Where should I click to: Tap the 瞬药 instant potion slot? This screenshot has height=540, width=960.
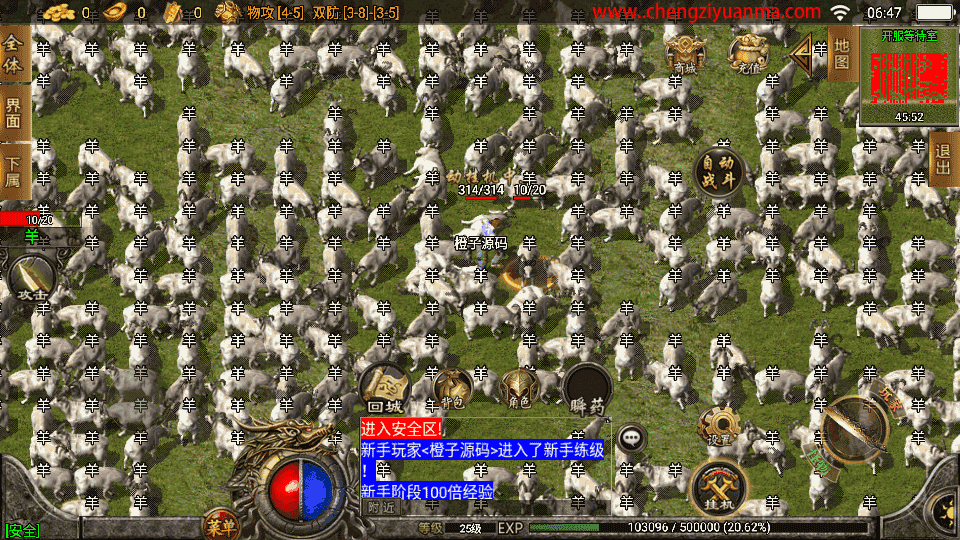[587, 388]
